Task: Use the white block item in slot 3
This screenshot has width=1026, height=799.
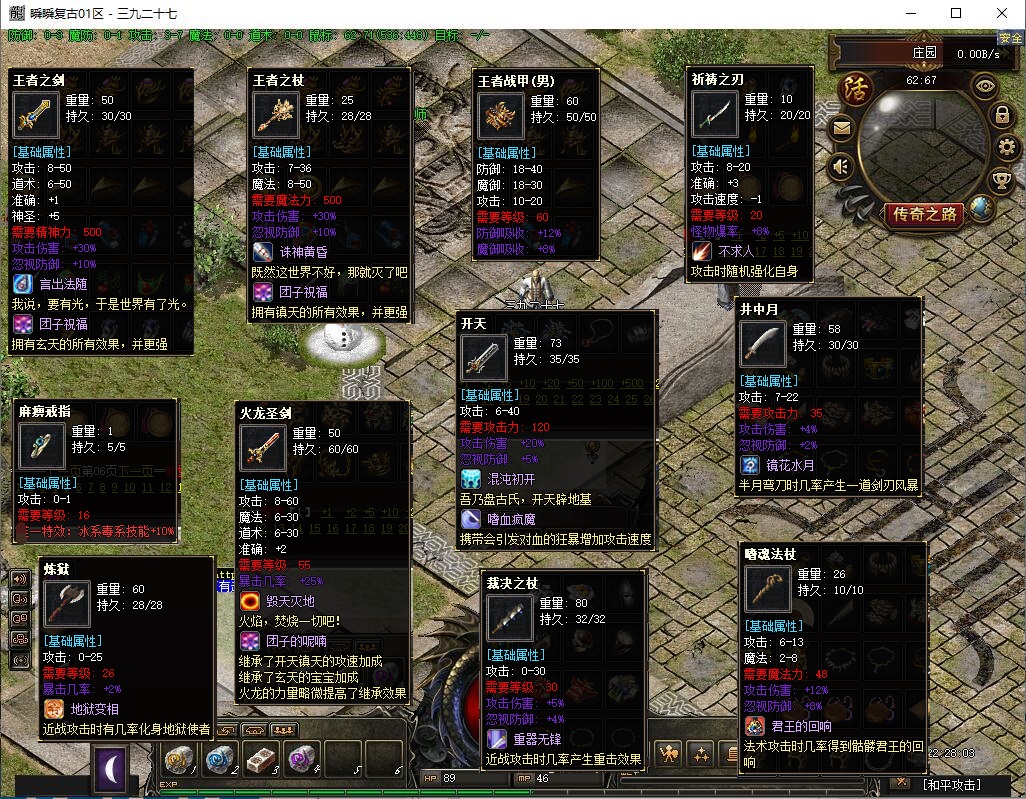Action: click(260, 760)
